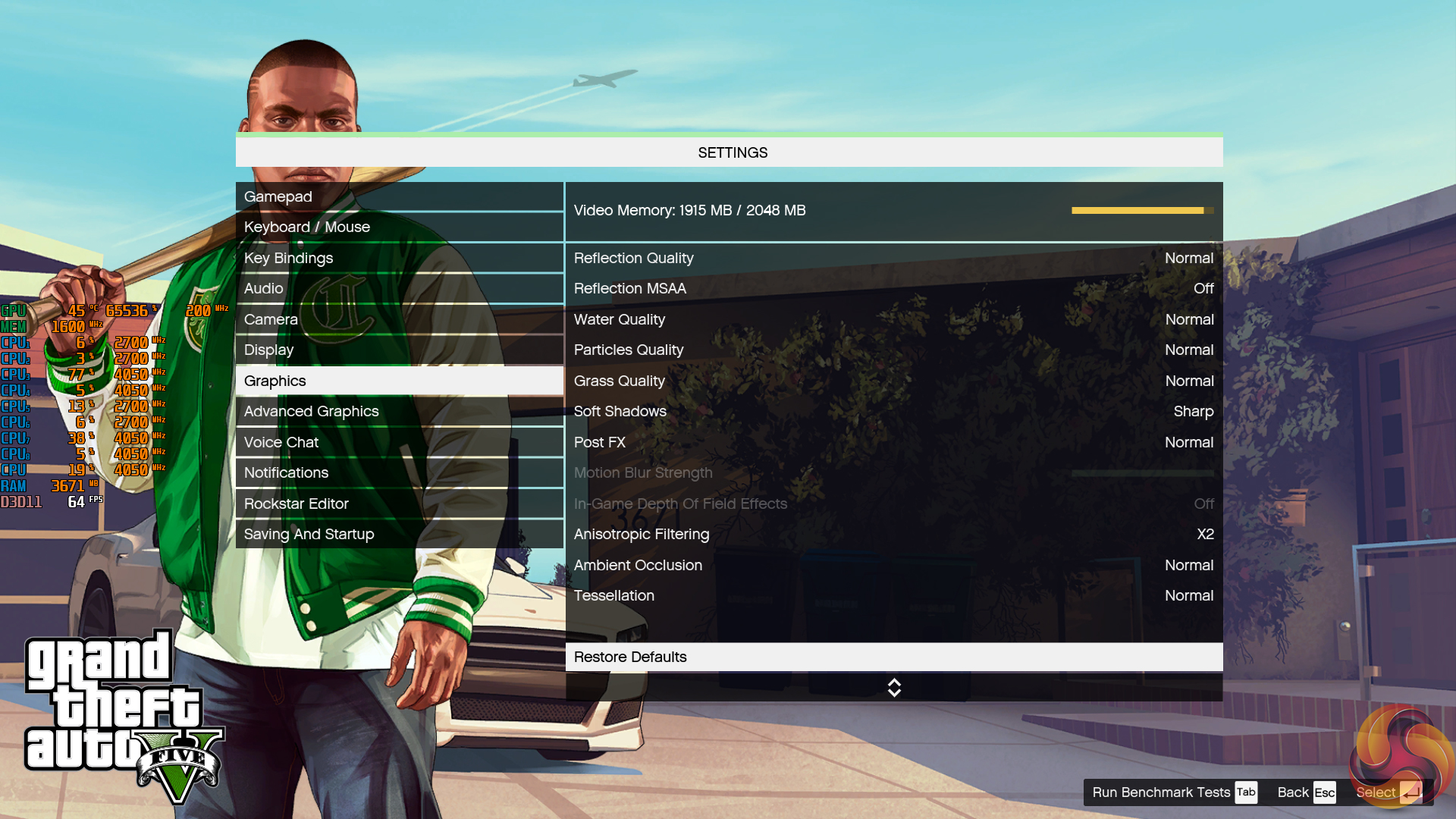Select the Anisotropic Filtering option
The width and height of the screenshot is (1456, 819).
point(893,534)
